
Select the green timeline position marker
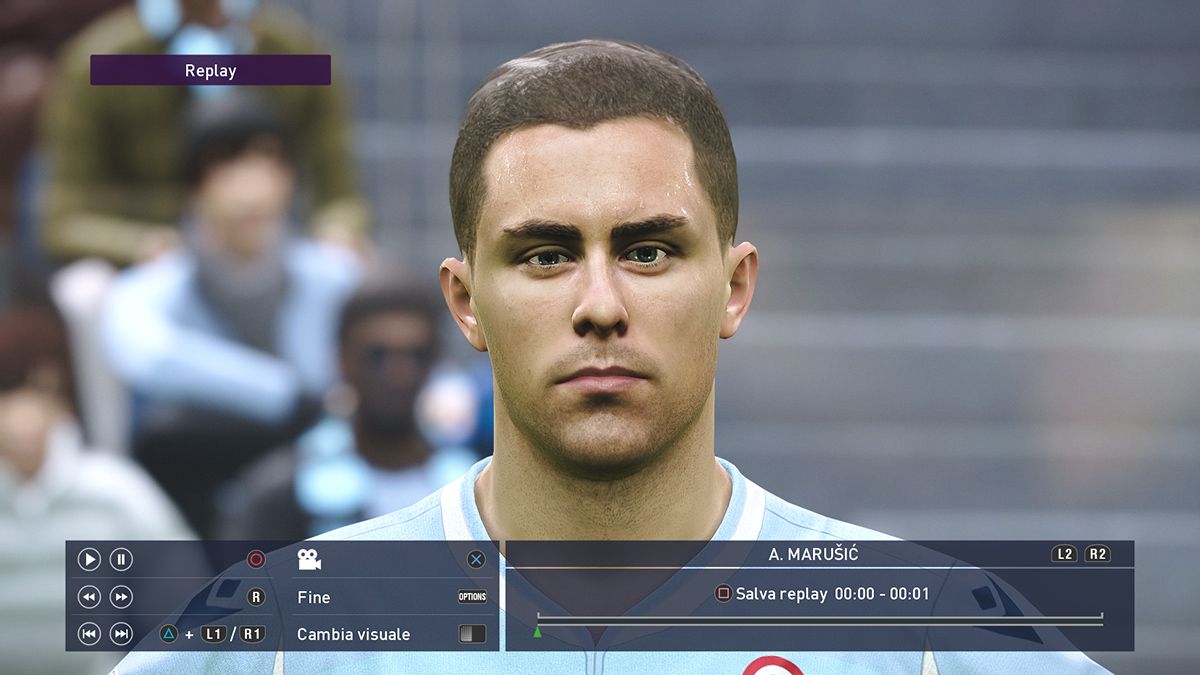pos(538,632)
